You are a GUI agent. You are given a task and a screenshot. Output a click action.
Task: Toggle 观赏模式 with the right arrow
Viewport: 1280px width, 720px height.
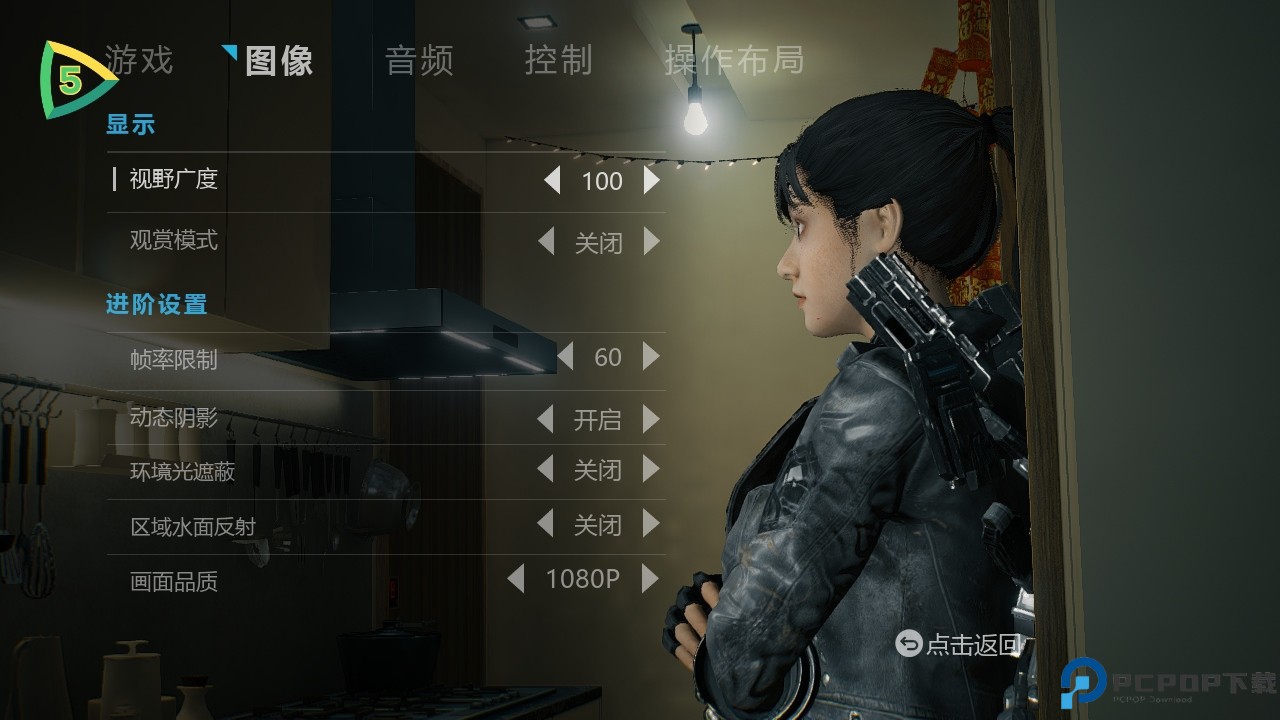(652, 242)
